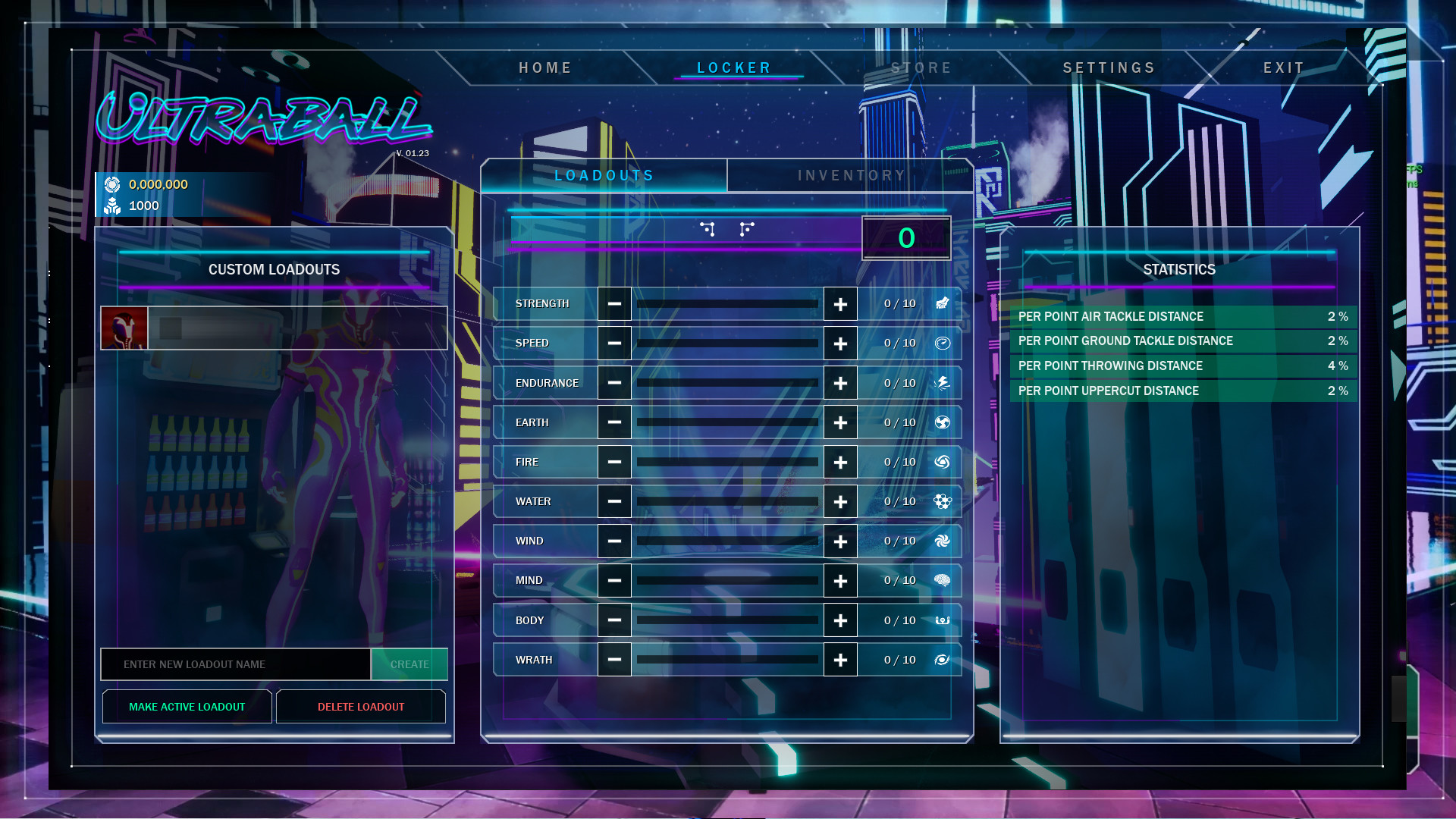
Task: Select the Mind brain icon
Action: pyautogui.click(x=942, y=579)
